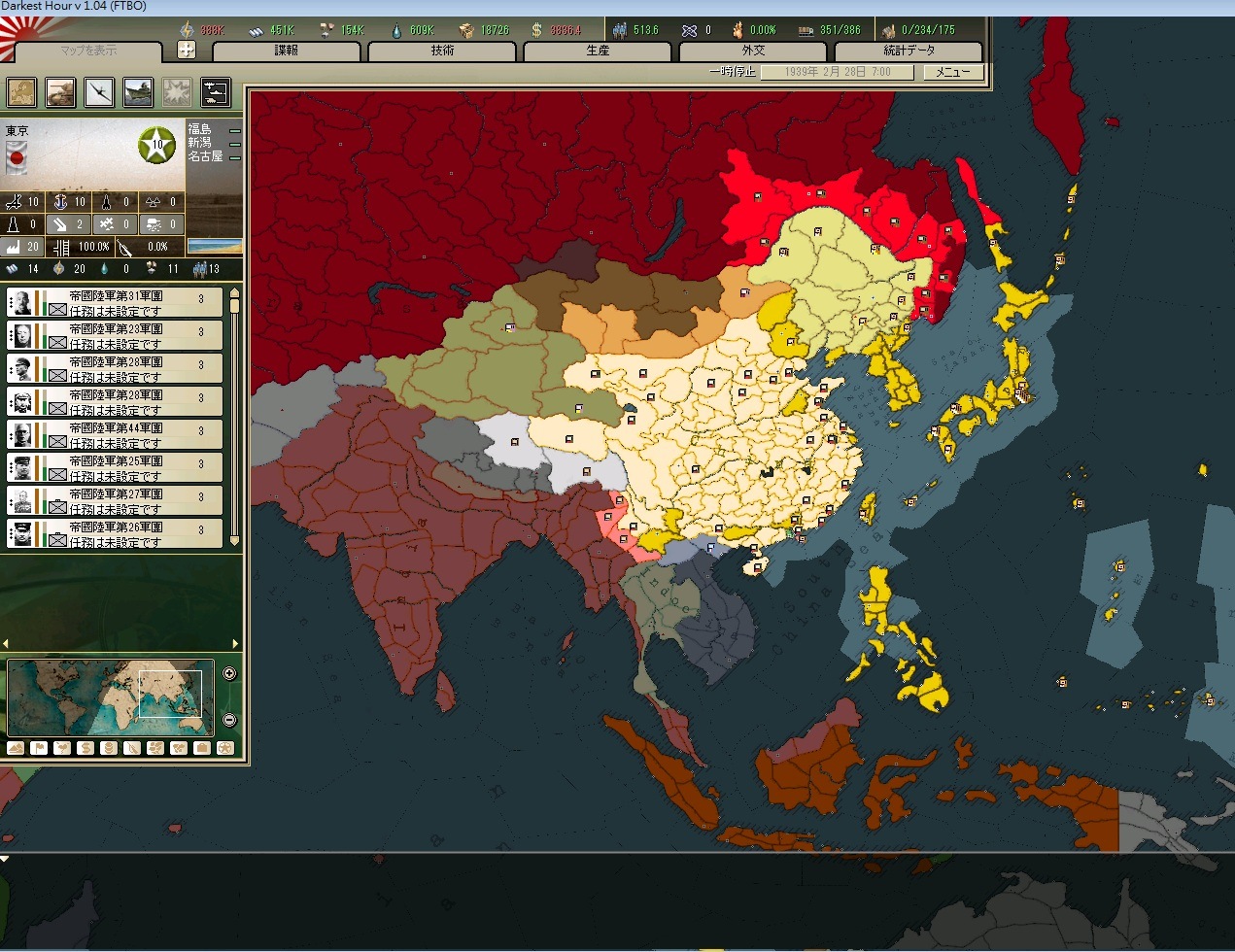
Task: Select 帝國陸軍第44軍團 in the unit list
Action: click(x=115, y=434)
